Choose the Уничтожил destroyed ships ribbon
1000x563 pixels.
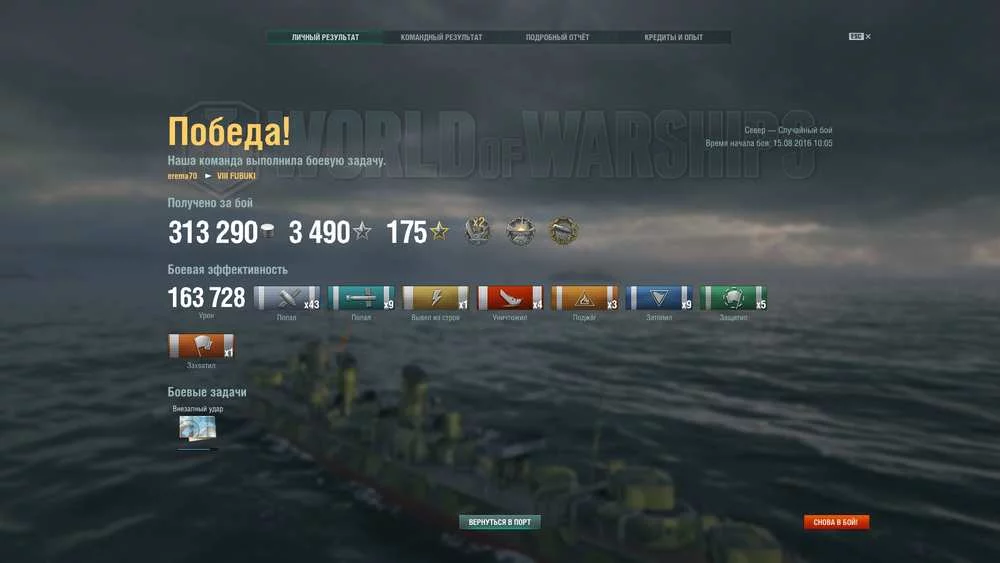click(510, 298)
